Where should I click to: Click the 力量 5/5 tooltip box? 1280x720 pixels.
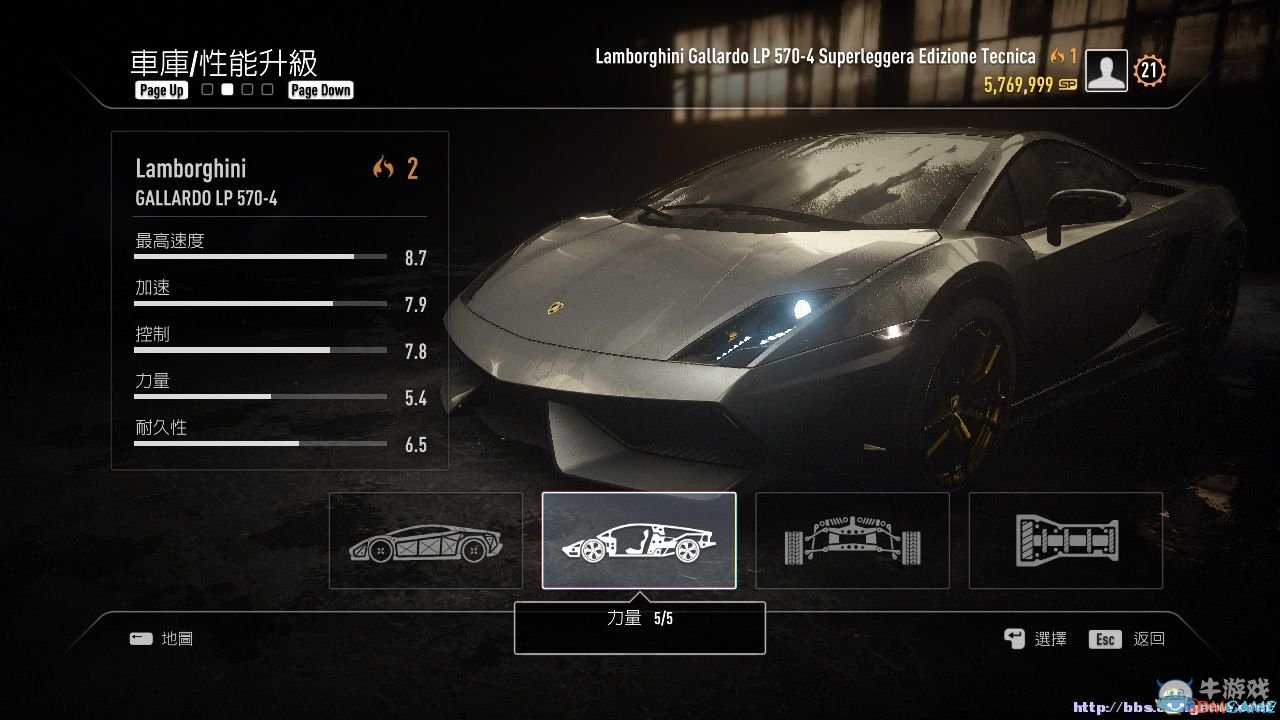pos(639,627)
